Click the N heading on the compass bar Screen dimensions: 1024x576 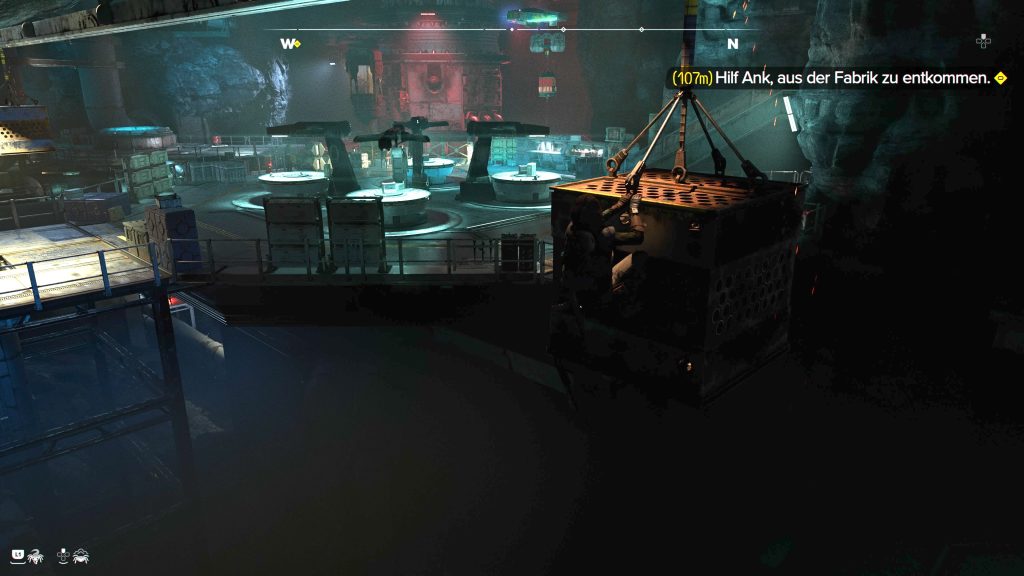(x=732, y=44)
